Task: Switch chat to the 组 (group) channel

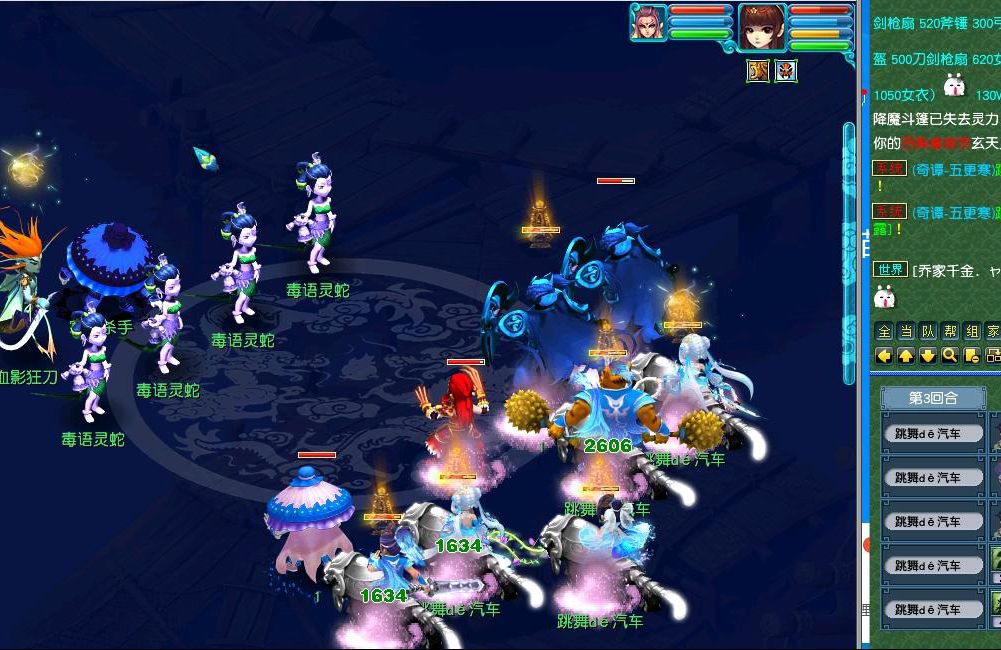Action: tap(972, 332)
